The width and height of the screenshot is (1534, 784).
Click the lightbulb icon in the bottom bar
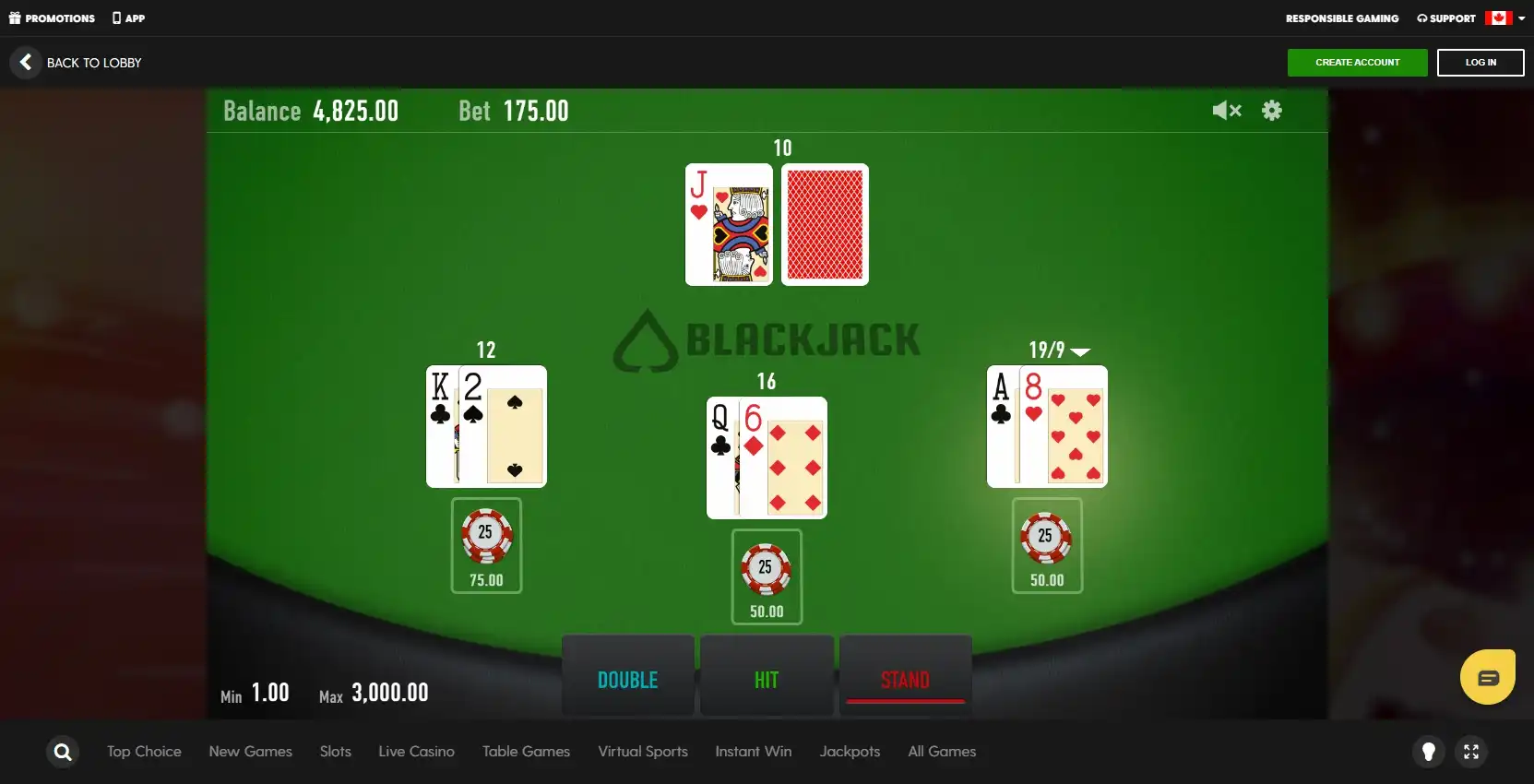click(1428, 752)
